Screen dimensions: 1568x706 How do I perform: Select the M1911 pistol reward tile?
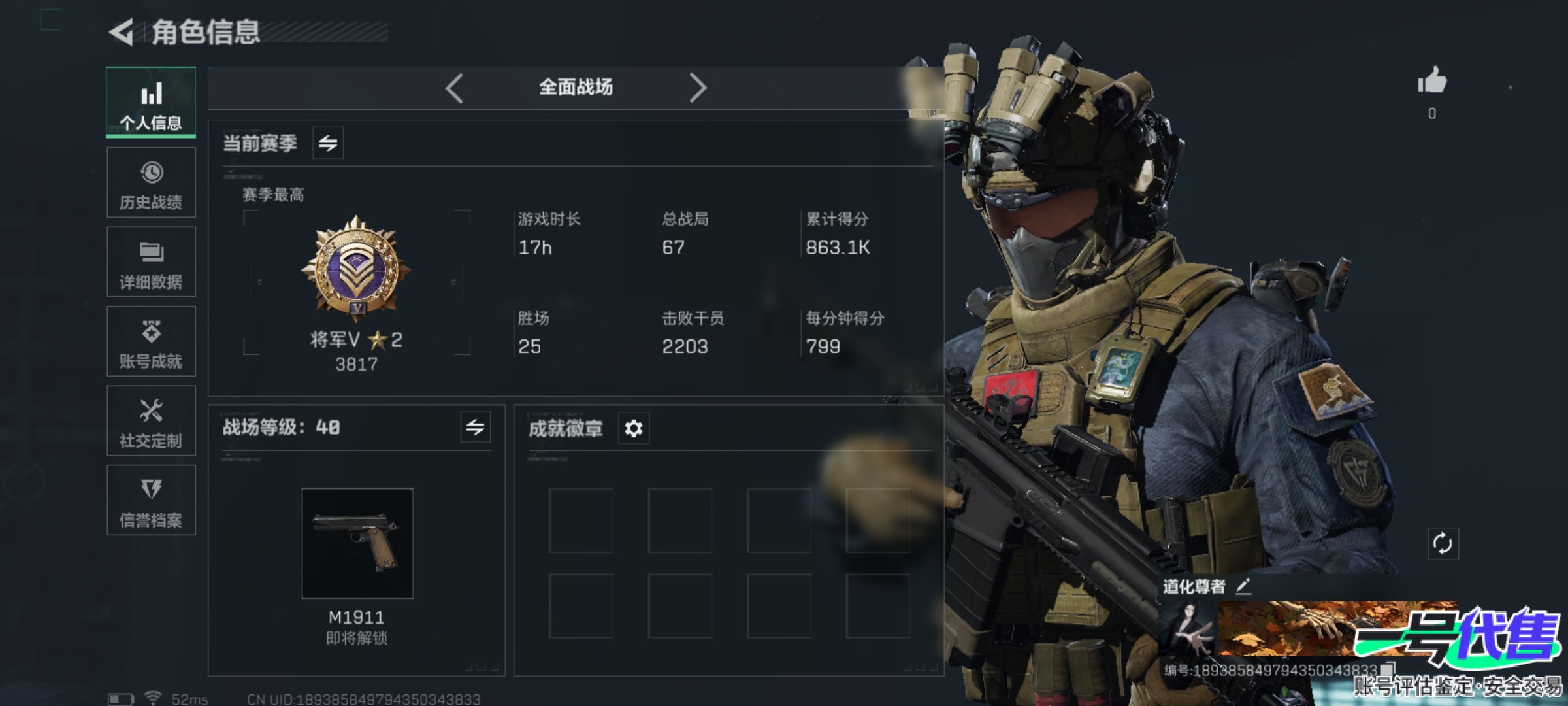(x=357, y=543)
